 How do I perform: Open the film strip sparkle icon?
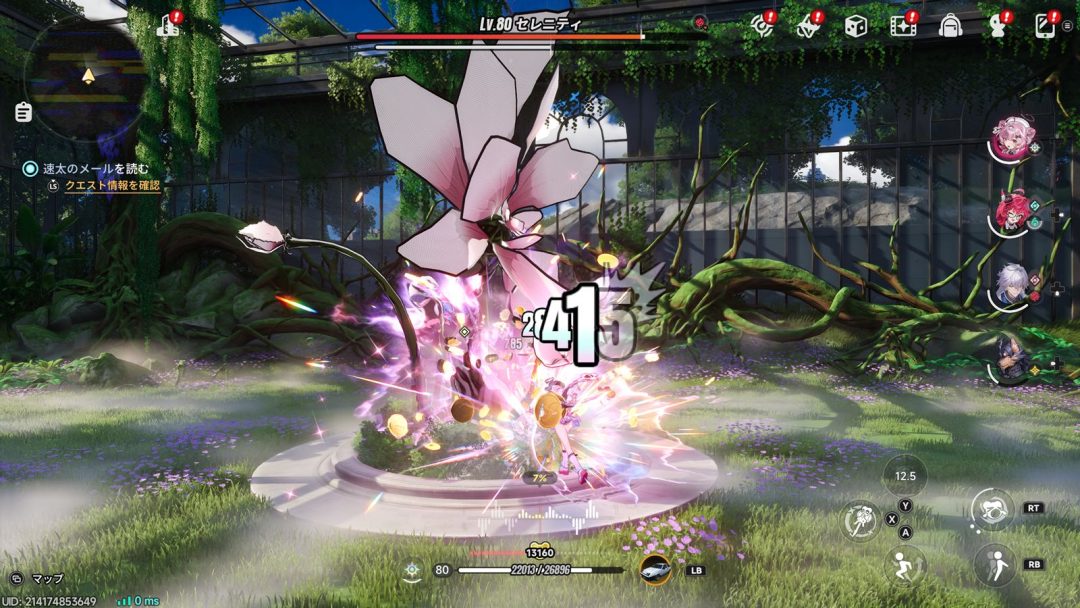point(904,26)
